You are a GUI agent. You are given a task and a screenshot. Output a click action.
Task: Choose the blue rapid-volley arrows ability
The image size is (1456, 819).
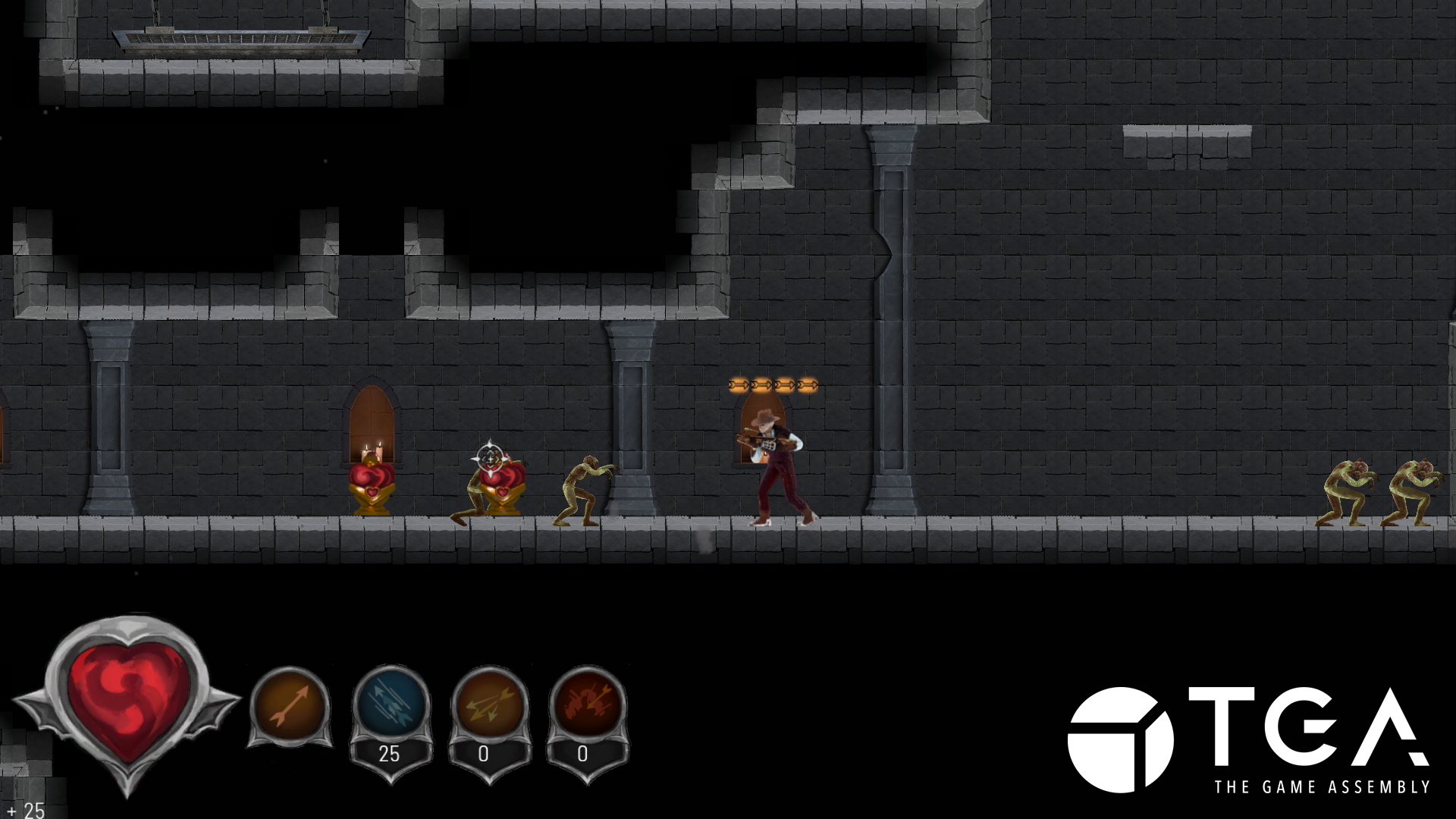pyautogui.click(x=391, y=704)
